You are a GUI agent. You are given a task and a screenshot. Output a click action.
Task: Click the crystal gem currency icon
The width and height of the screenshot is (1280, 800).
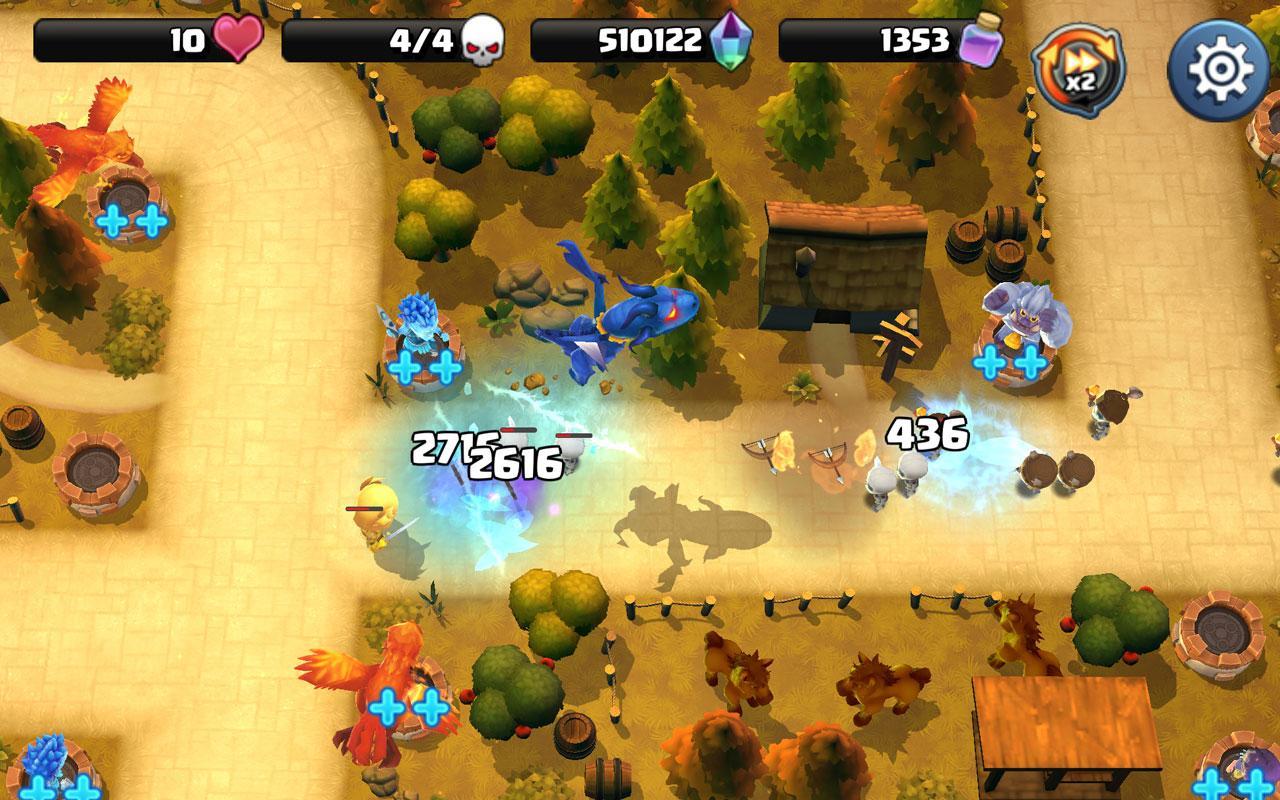[731, 42]
